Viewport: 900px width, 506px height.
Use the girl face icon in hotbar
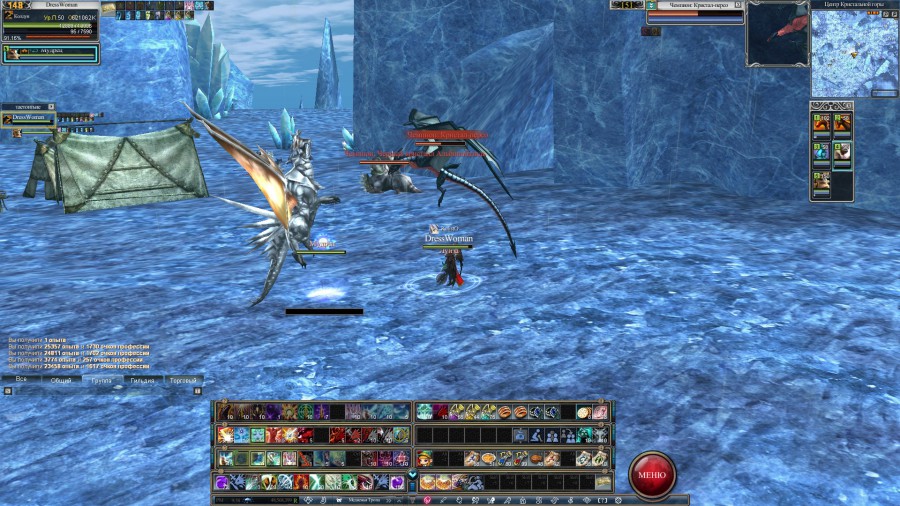(x=425, y=458)
